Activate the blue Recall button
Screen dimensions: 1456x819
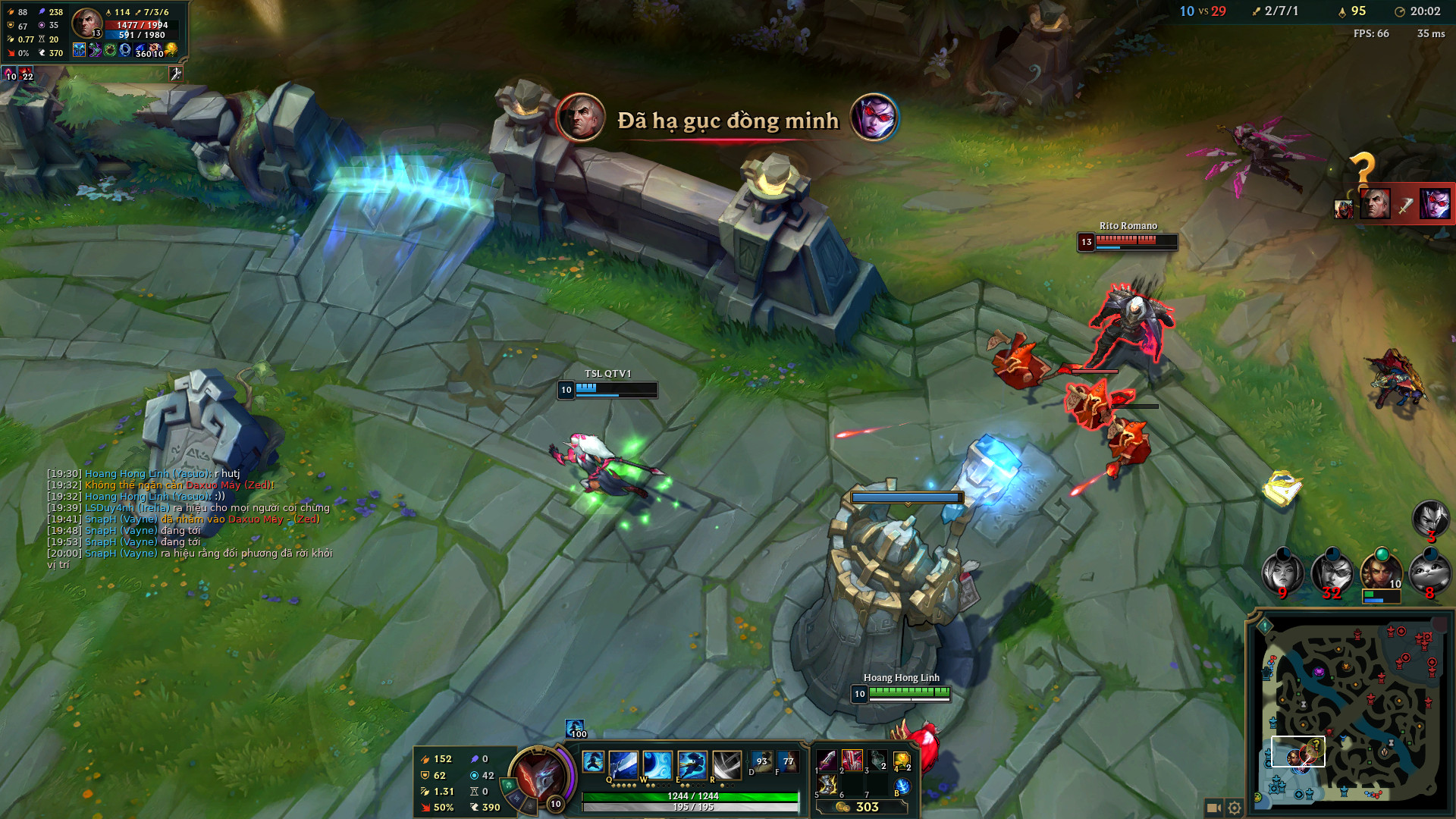coord(902,786)
